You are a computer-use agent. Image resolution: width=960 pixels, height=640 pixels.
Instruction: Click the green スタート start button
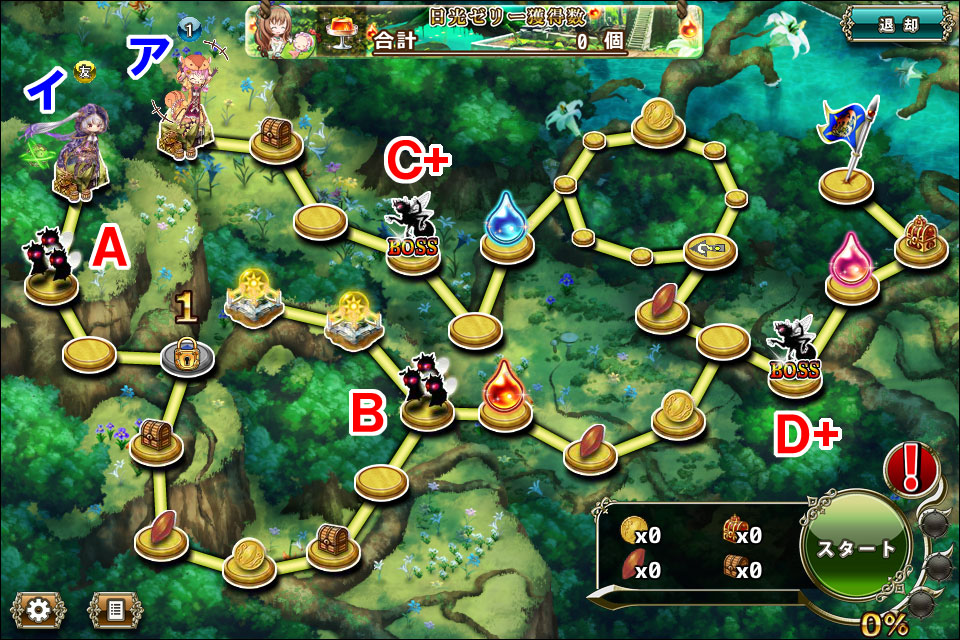coord(856,548)
